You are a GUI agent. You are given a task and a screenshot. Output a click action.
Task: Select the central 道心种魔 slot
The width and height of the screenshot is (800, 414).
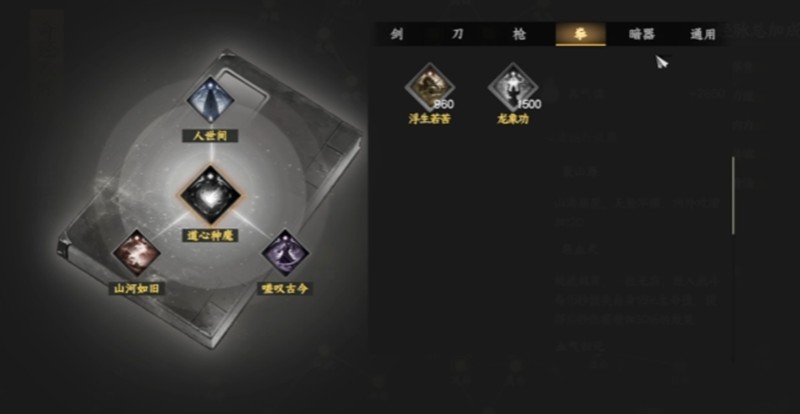pos(210,191)
